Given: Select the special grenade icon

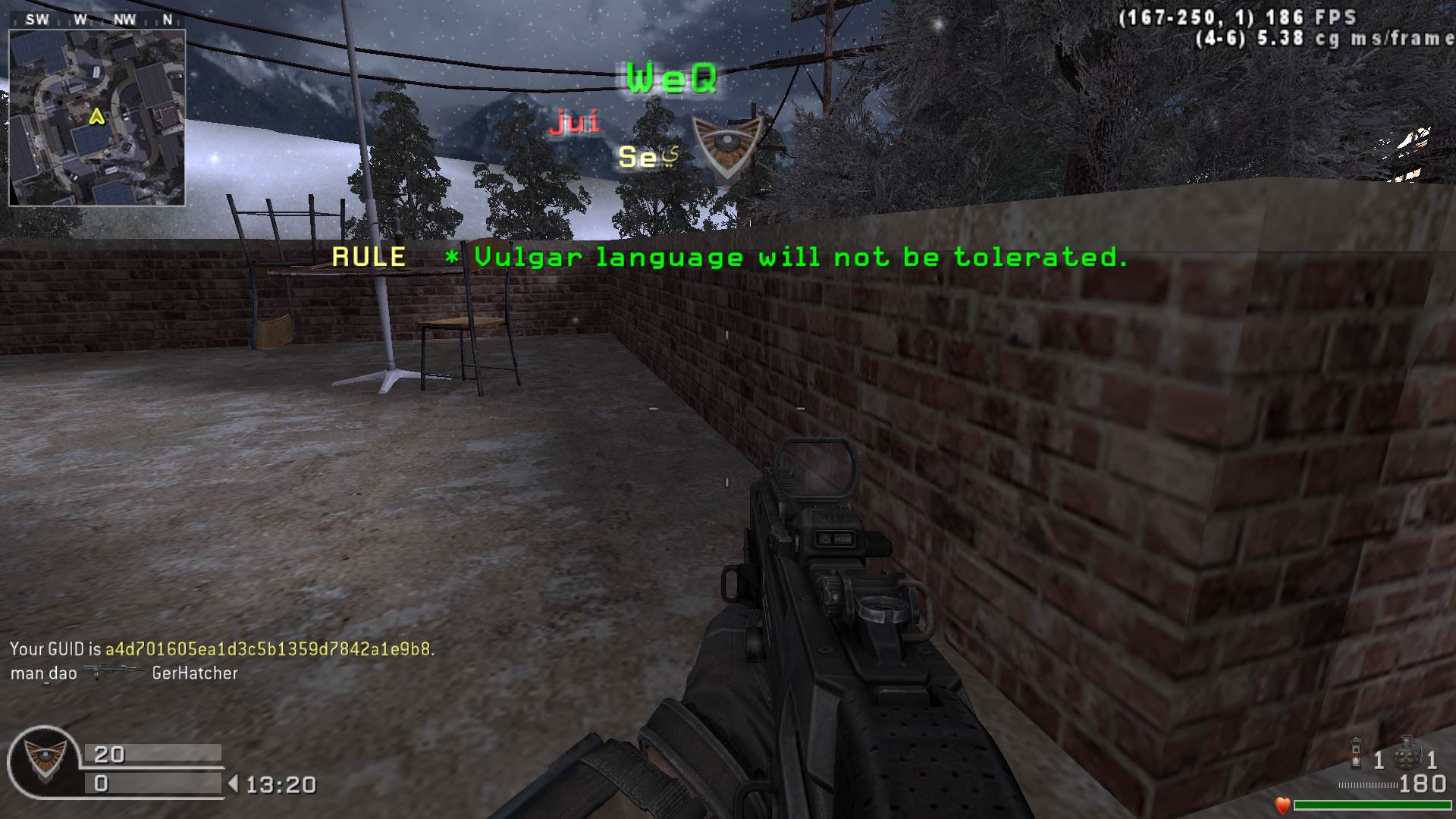Looking at the screenshot, I should 1357,755.
